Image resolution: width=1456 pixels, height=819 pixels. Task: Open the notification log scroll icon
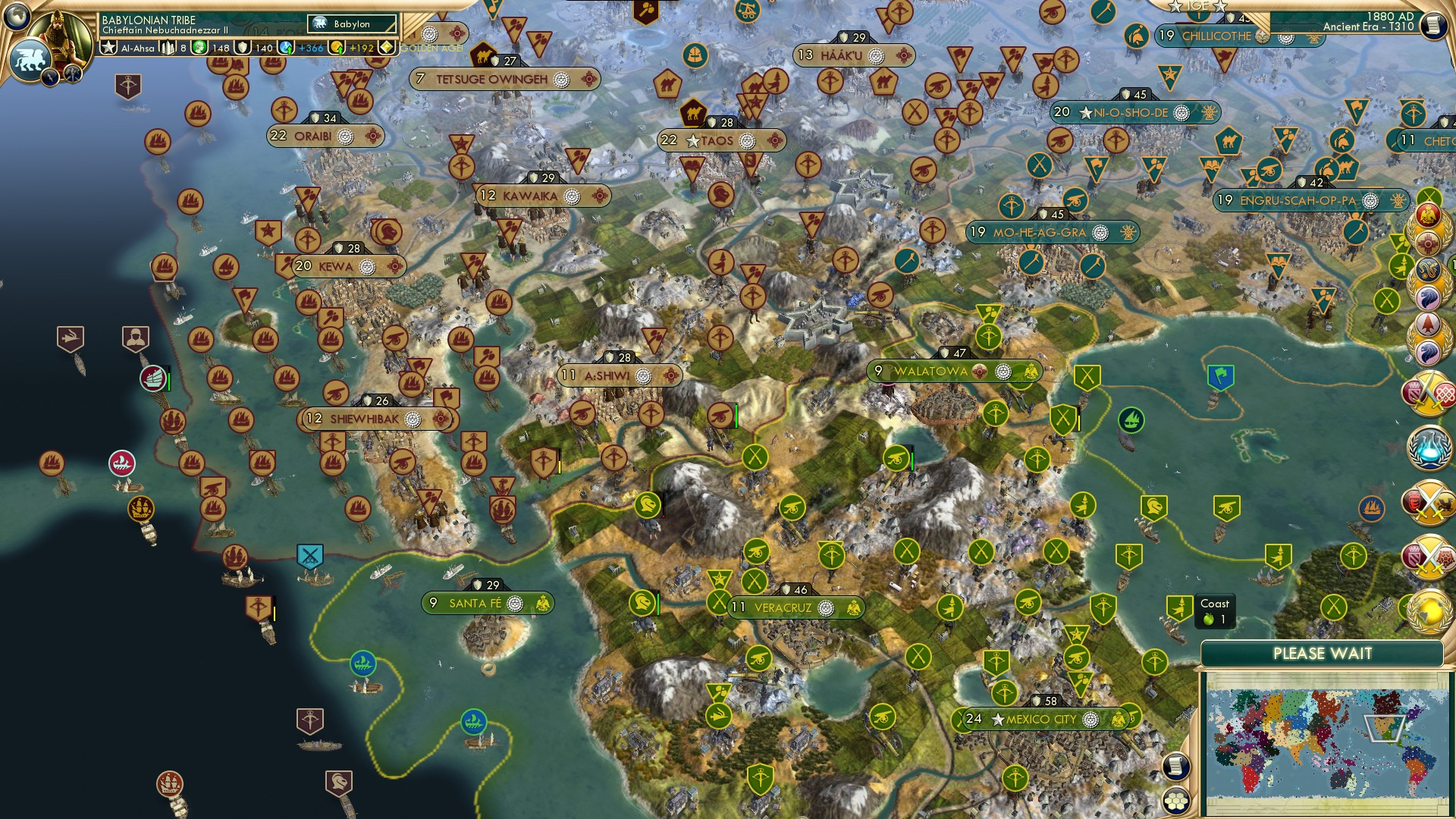pos(1175,766)
